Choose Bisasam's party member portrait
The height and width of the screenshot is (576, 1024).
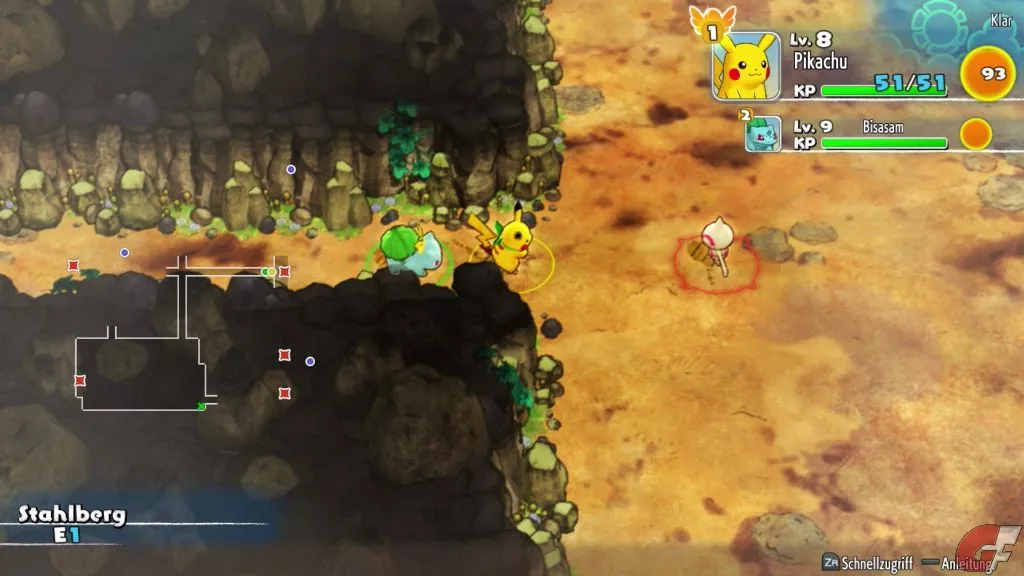[763, 133]
